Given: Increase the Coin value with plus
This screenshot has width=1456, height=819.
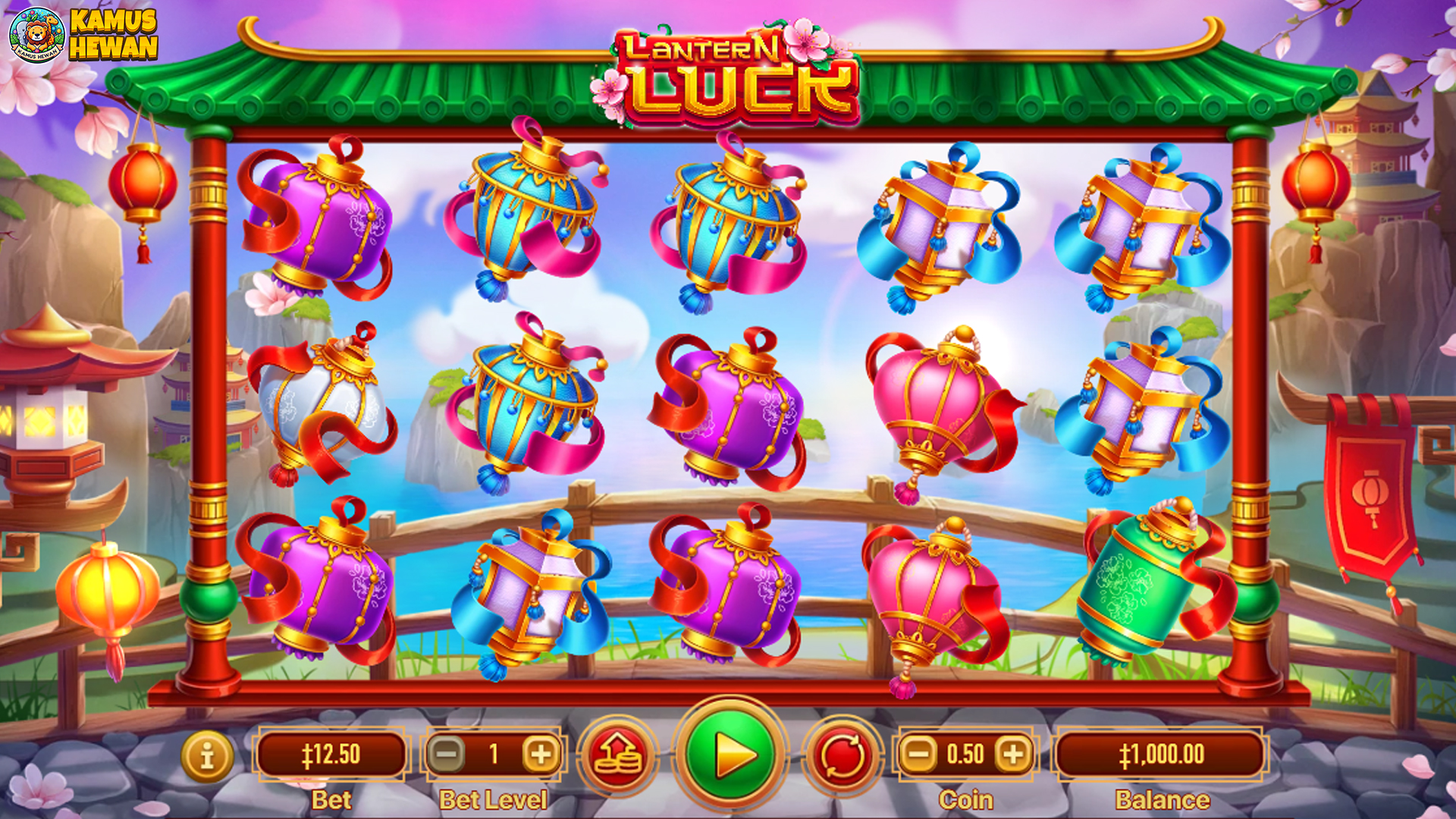Looking at the screenshot, I should [1014, 754].
